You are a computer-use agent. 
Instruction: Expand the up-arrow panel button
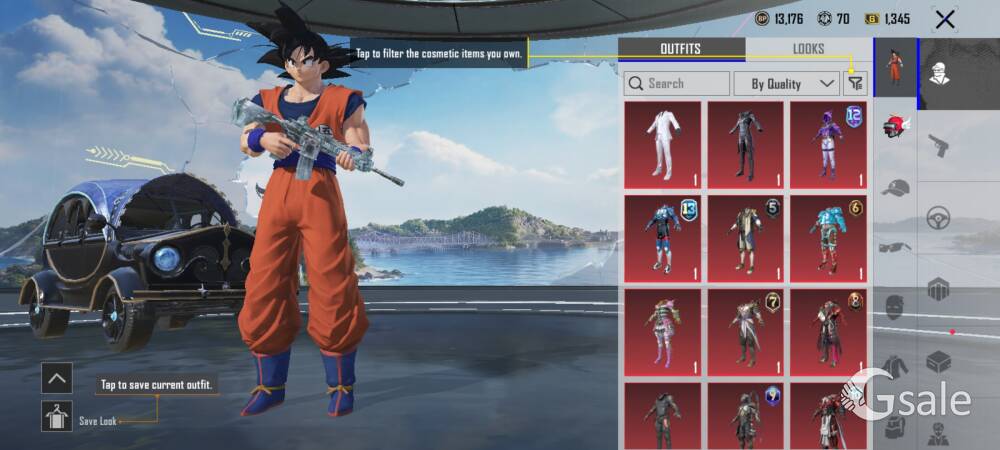[x=56, y=377]
